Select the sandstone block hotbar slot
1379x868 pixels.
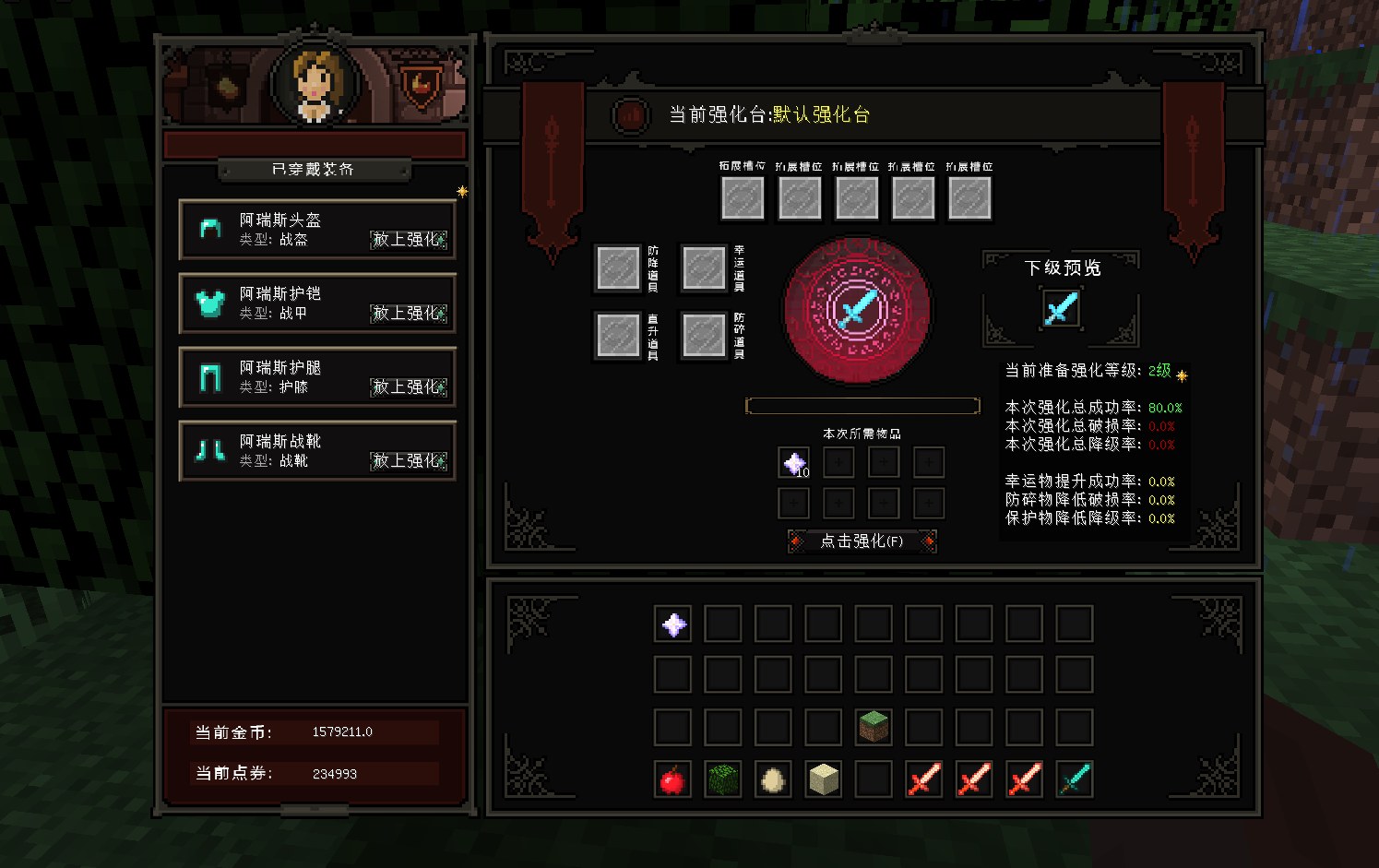point(823,779)
